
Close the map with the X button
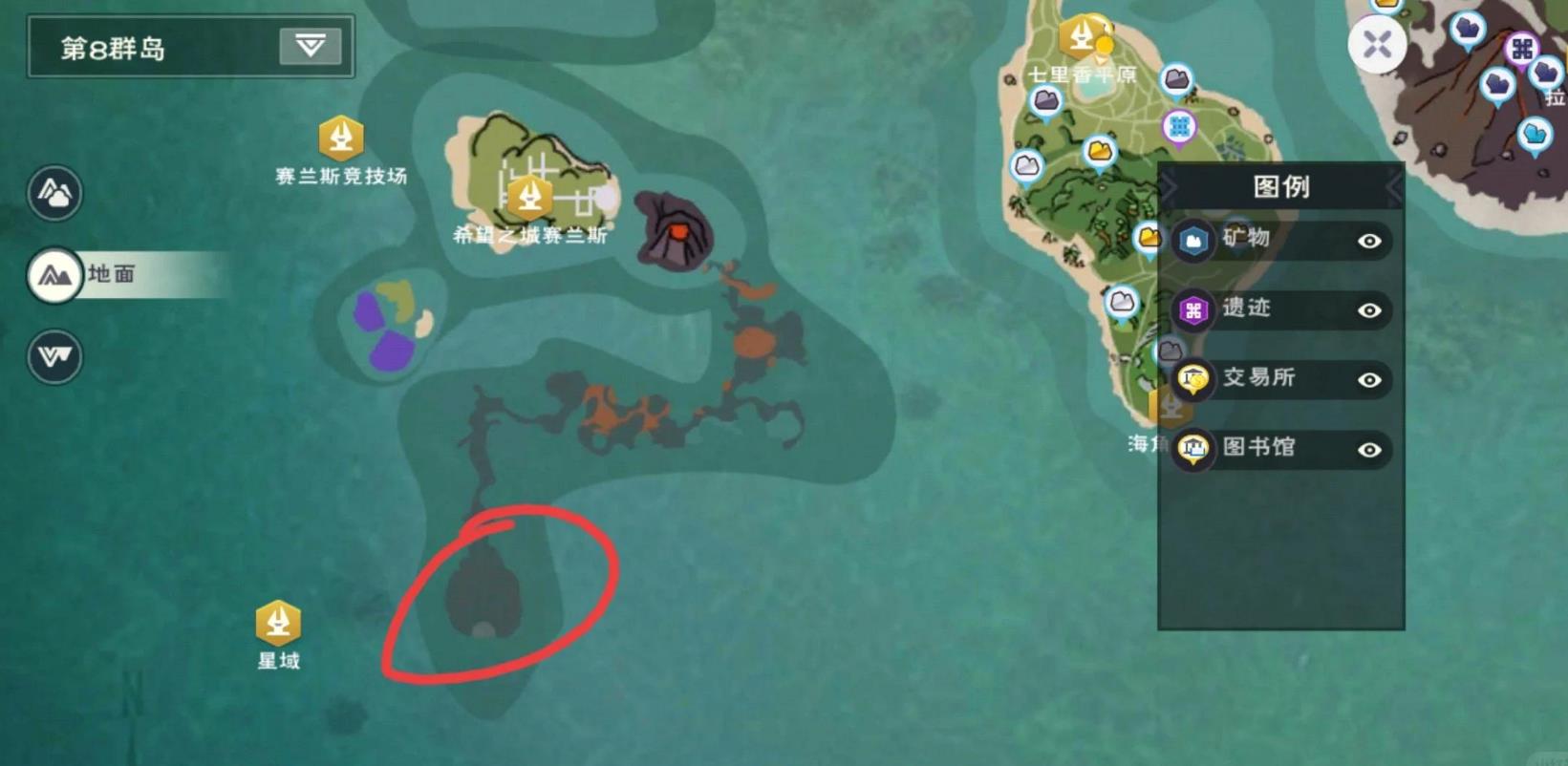[1377, 44]
